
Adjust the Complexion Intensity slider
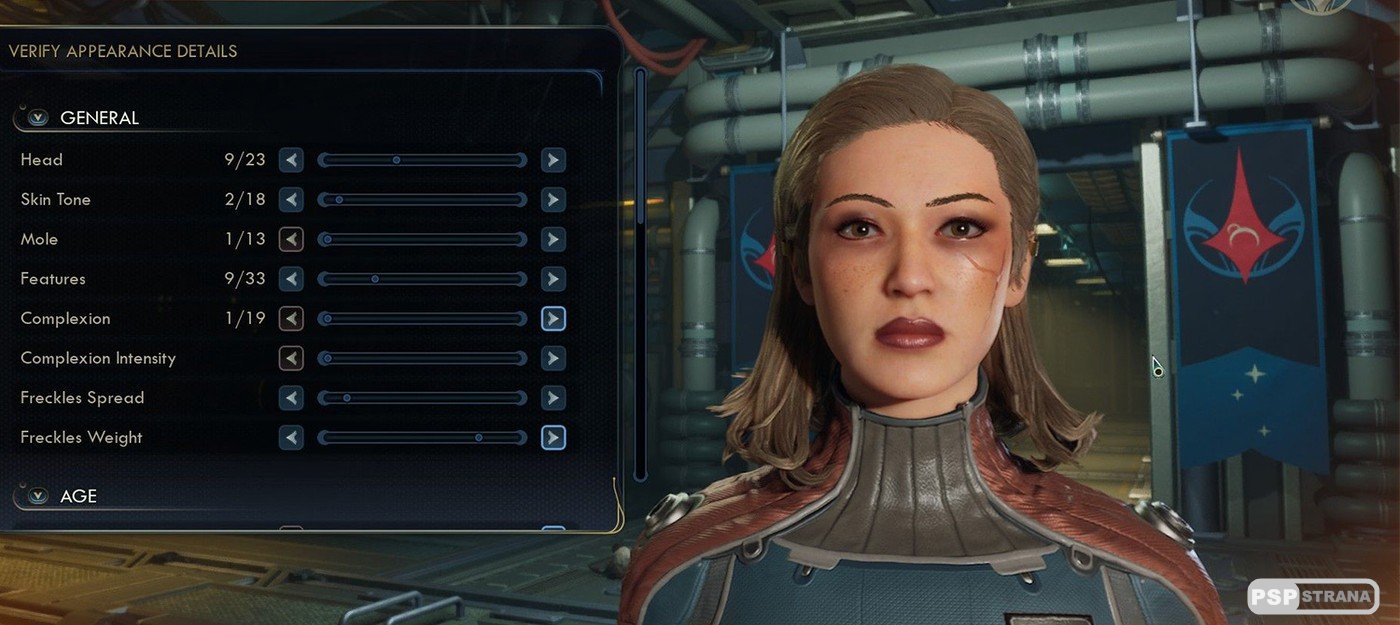422,358
